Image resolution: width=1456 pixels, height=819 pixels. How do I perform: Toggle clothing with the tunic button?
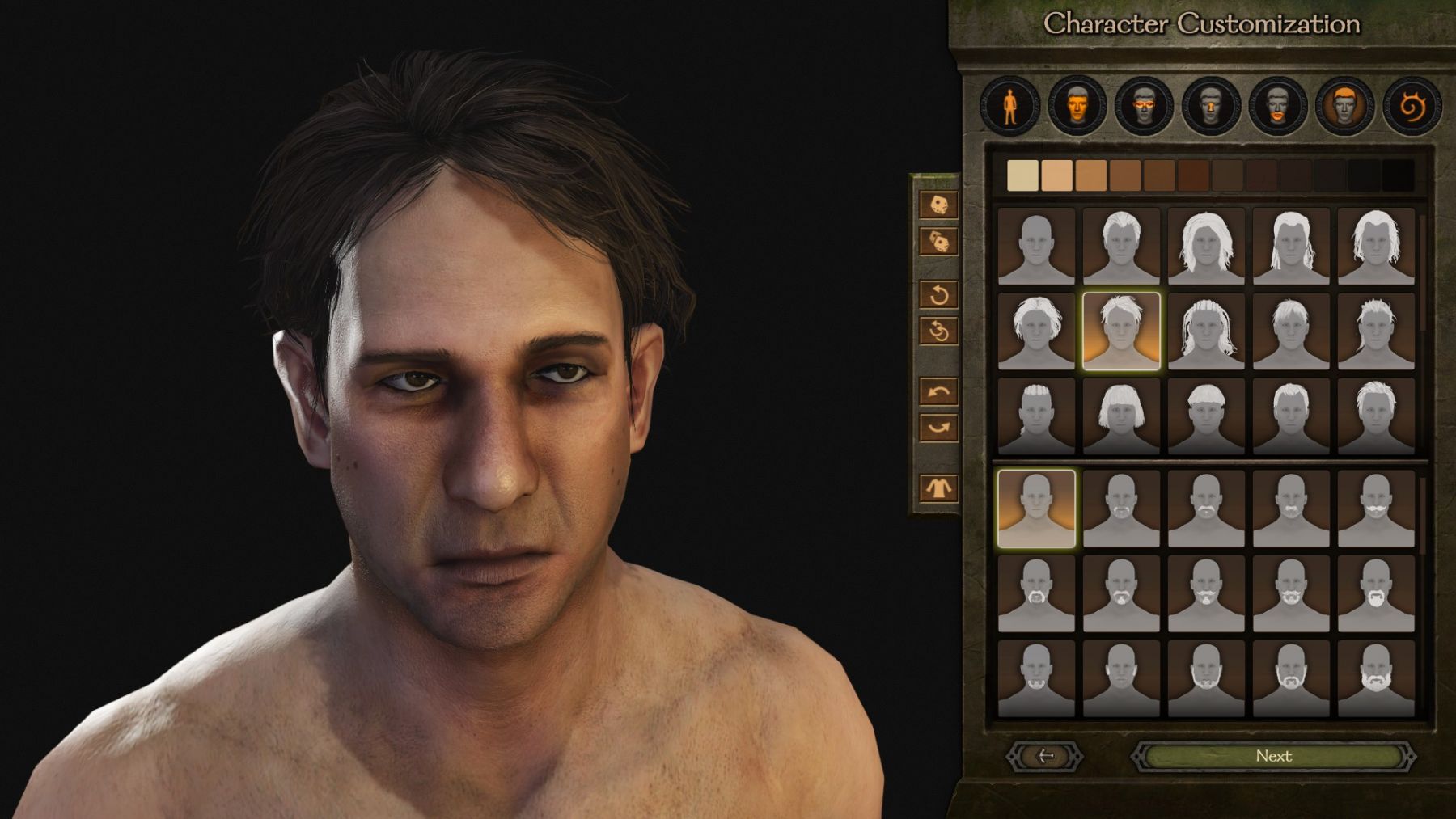click(938, 488)
